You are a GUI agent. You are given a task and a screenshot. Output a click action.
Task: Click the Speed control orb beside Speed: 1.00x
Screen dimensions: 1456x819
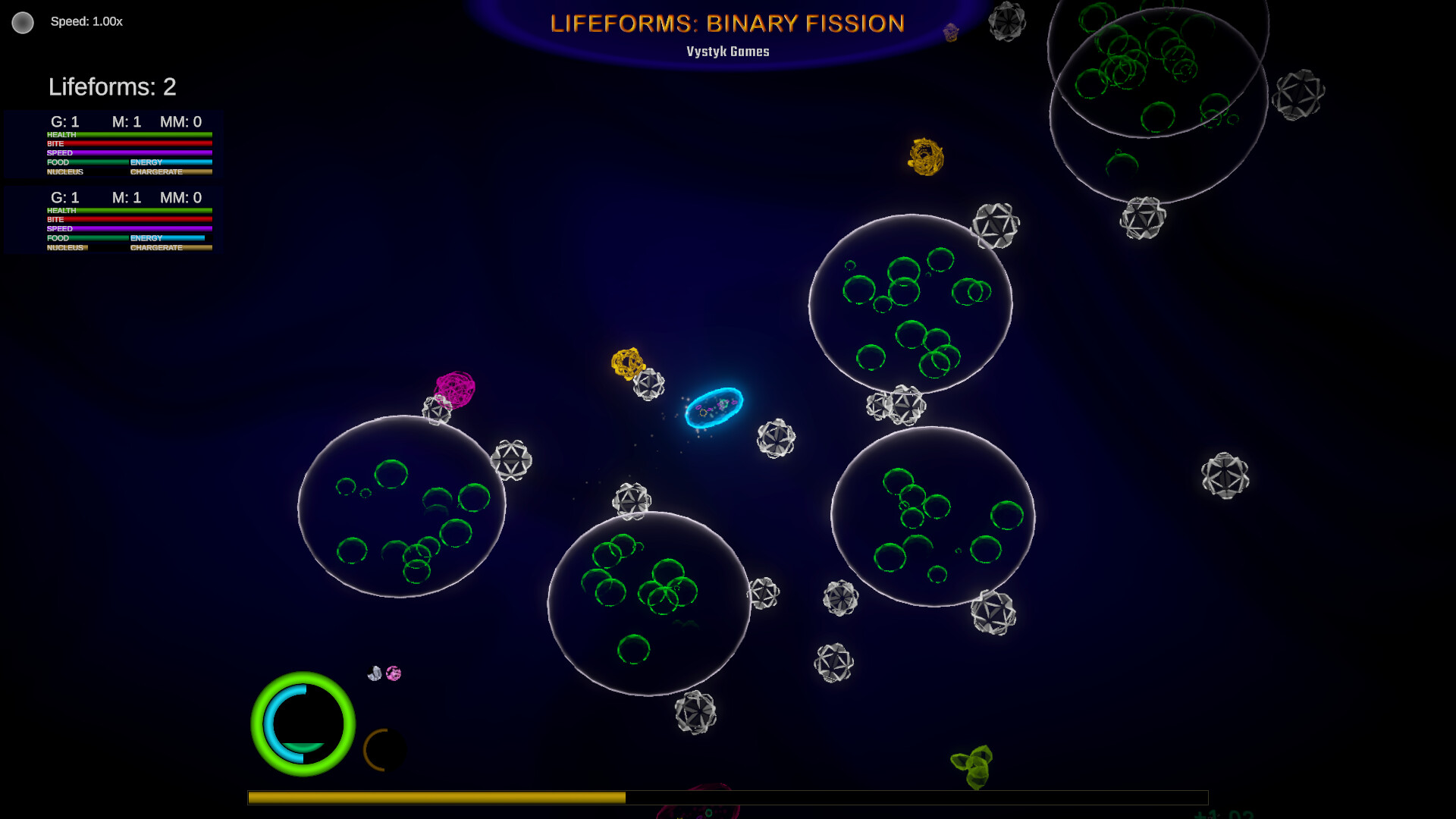pos(23,23)
